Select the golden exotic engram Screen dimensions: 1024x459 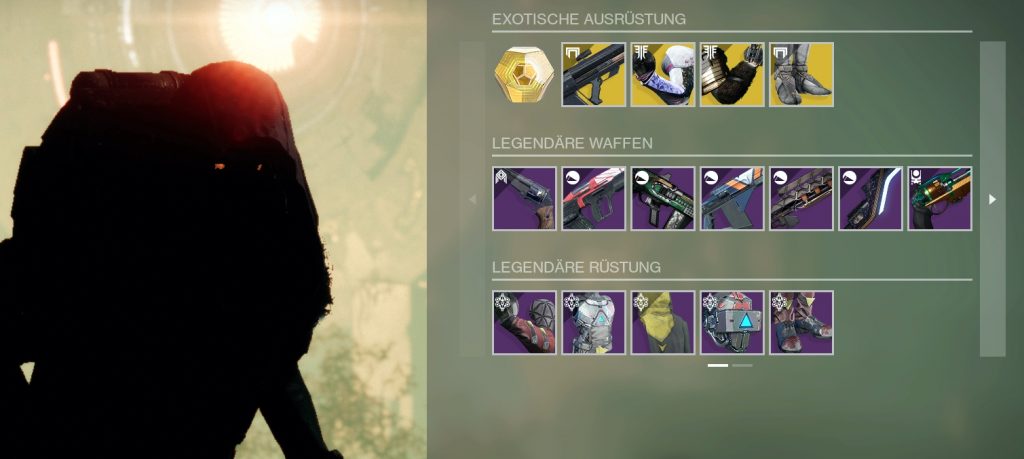pos(524,74)
